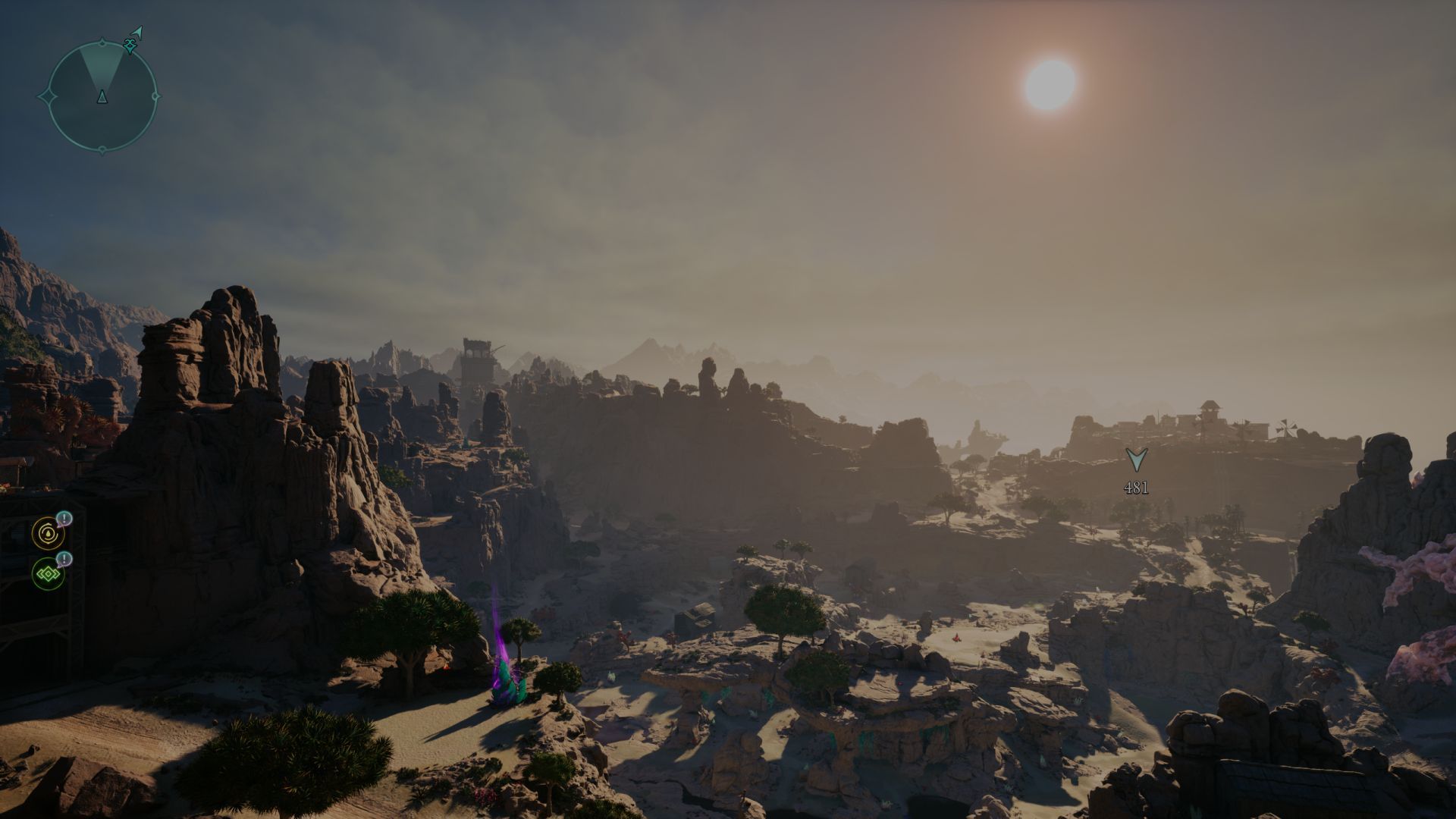This screenshot has width=1456, height=819.
Task: Click the waypoint marker showing 481
Action: tap(1135, 460)
